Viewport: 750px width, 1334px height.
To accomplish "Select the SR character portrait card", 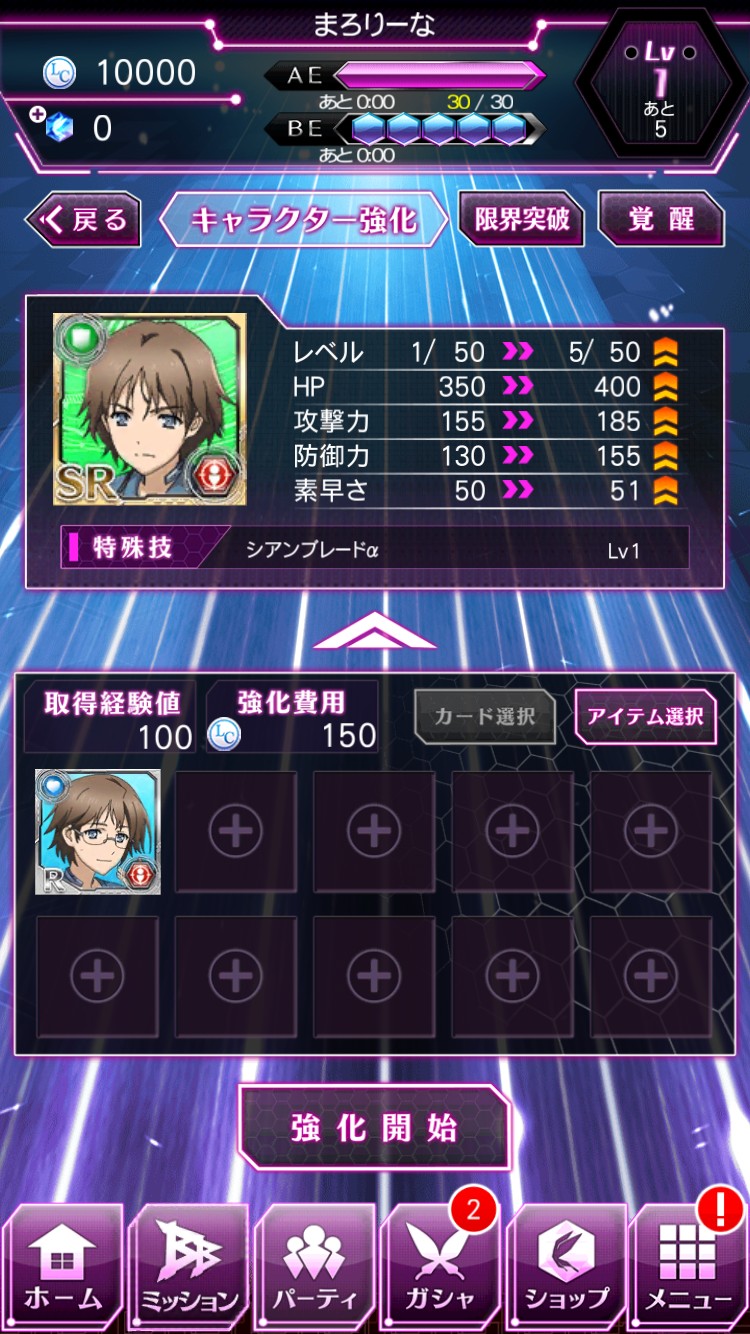I will 150,409.
